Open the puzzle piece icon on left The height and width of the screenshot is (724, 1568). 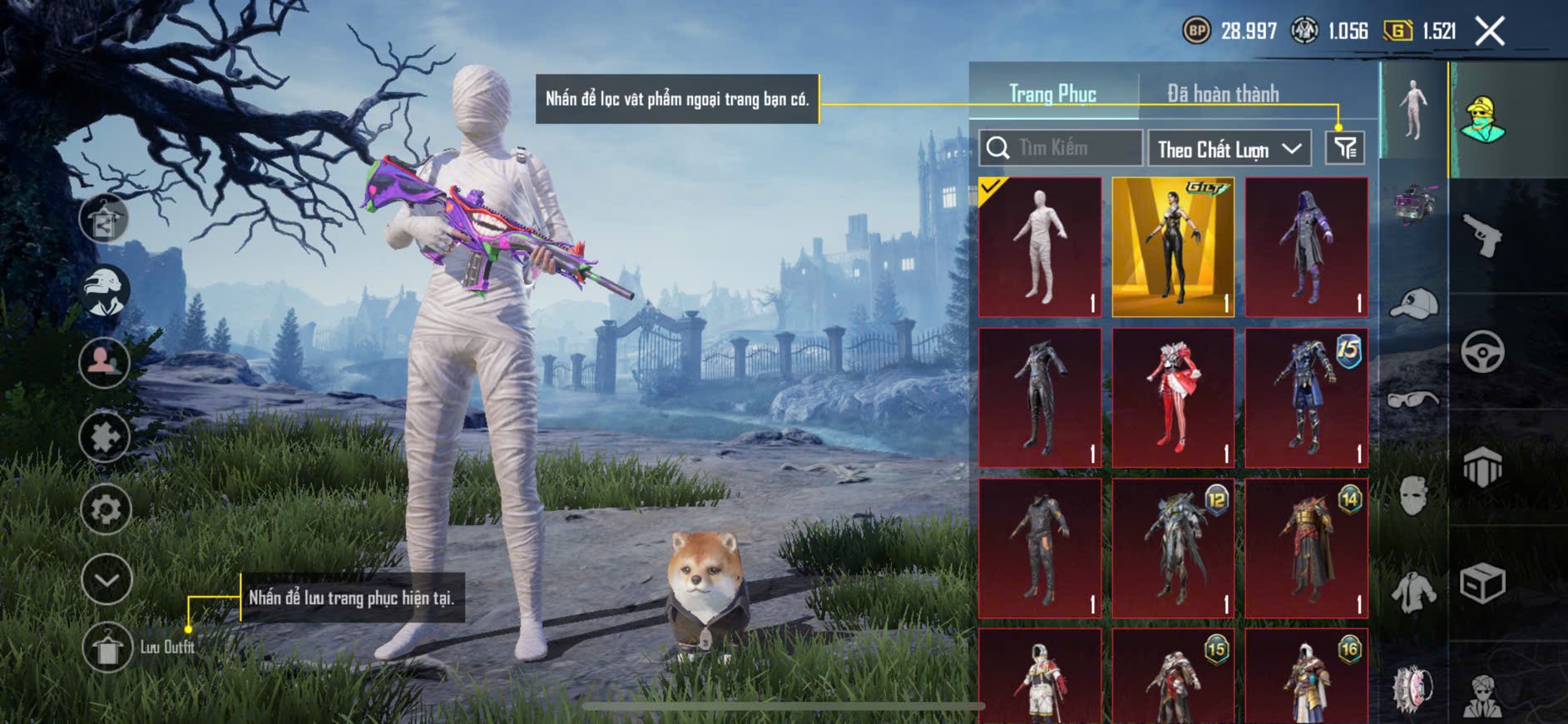[105, 436]
